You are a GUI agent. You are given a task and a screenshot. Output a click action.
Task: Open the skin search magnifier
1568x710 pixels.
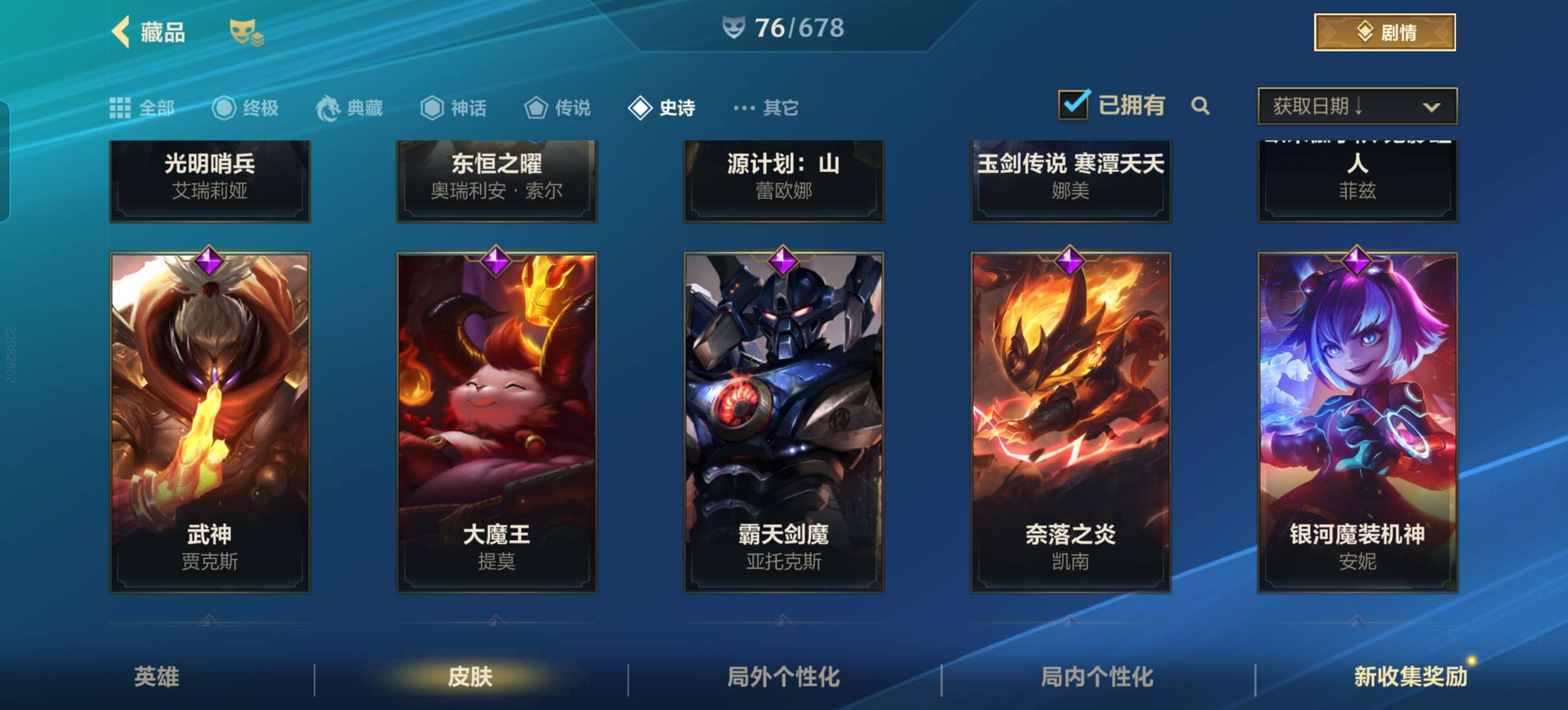1200,106
